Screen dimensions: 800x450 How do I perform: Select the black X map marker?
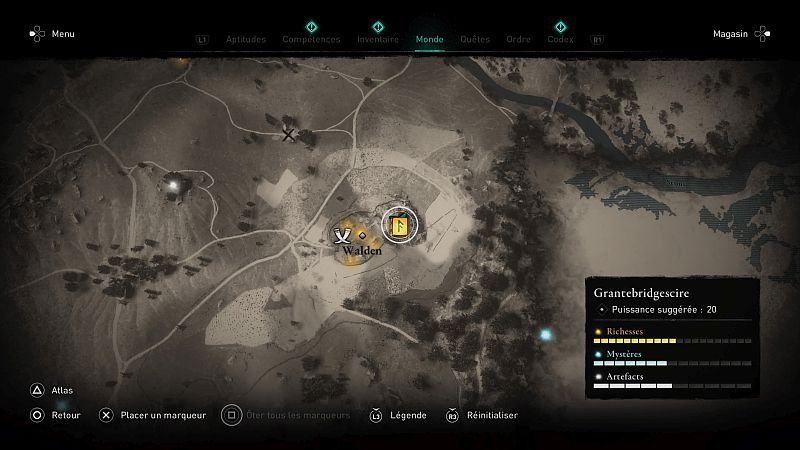click(x=289, y=134)
